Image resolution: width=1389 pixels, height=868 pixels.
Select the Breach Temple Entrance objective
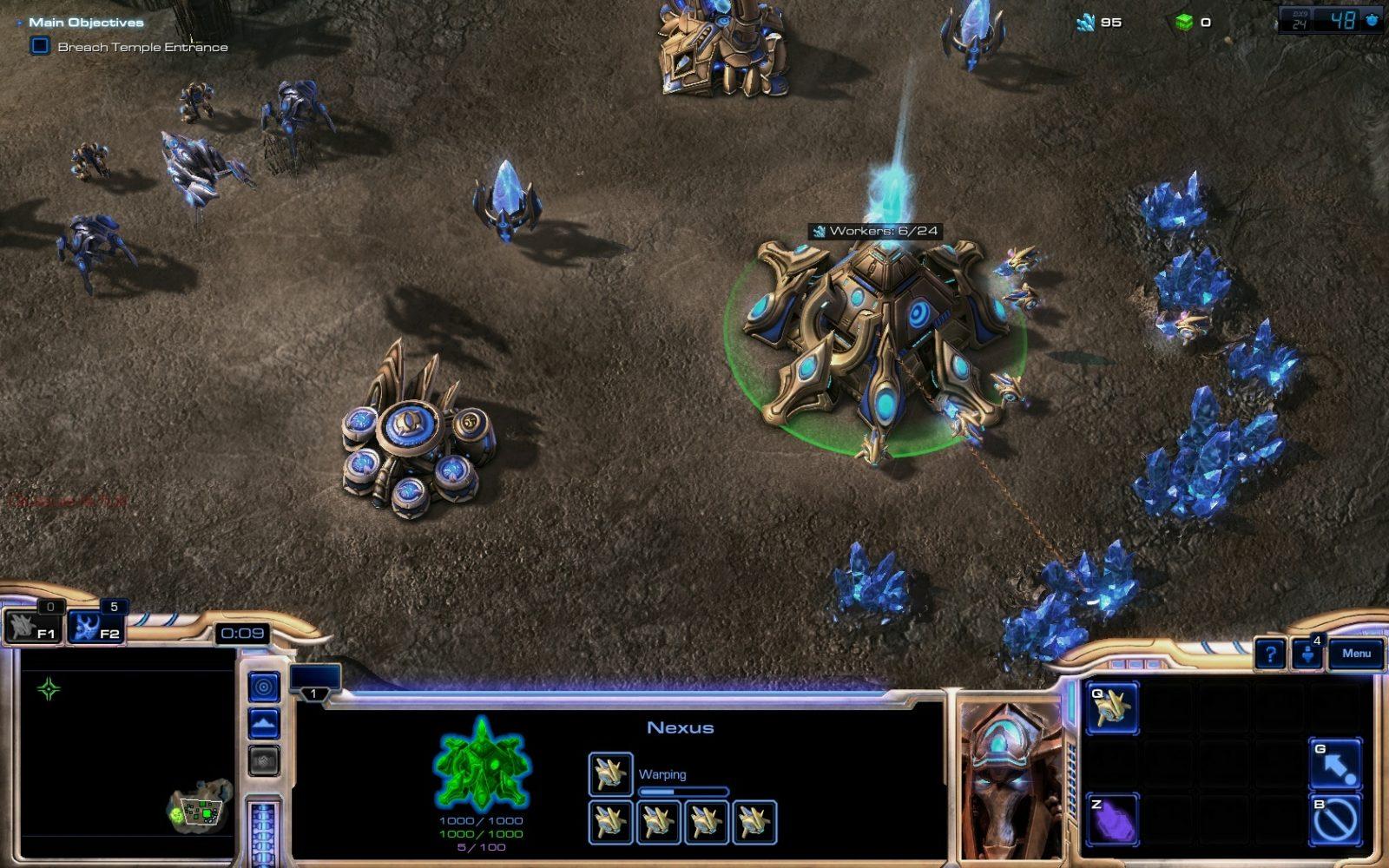click(142, 47)
